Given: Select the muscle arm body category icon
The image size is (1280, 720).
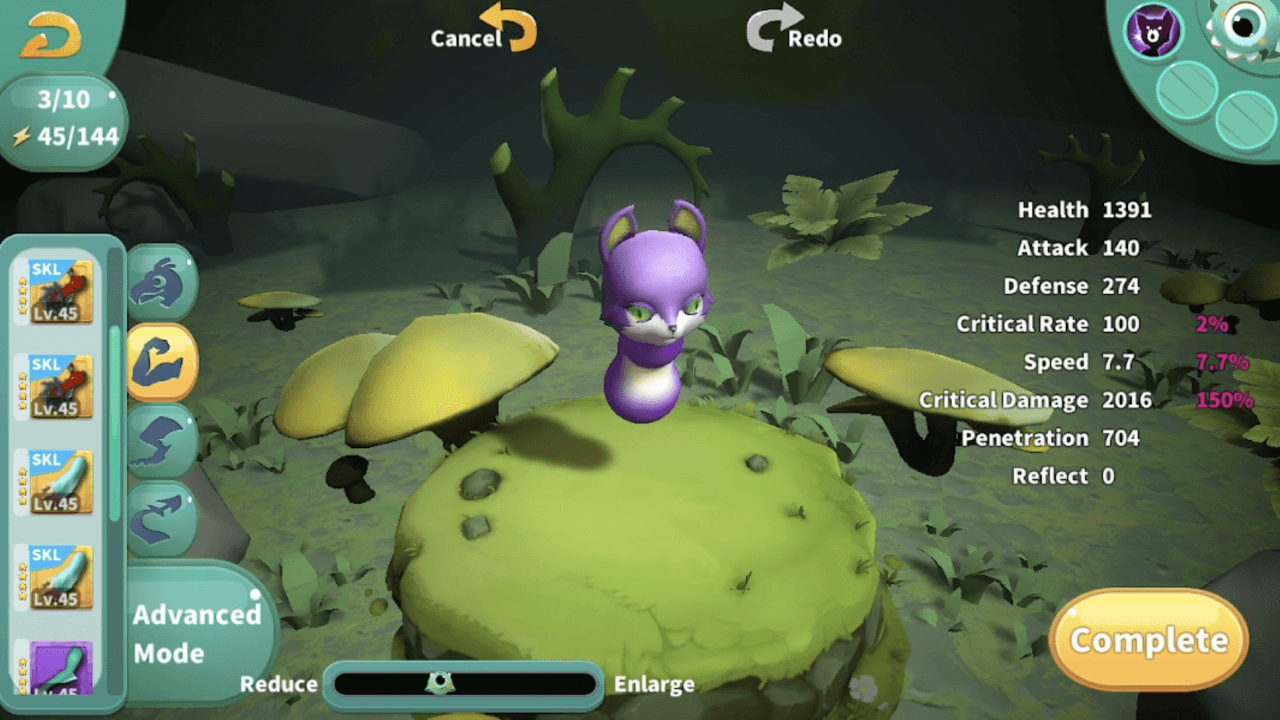Looking at the screenshot, I should click(x=162, y=363).
